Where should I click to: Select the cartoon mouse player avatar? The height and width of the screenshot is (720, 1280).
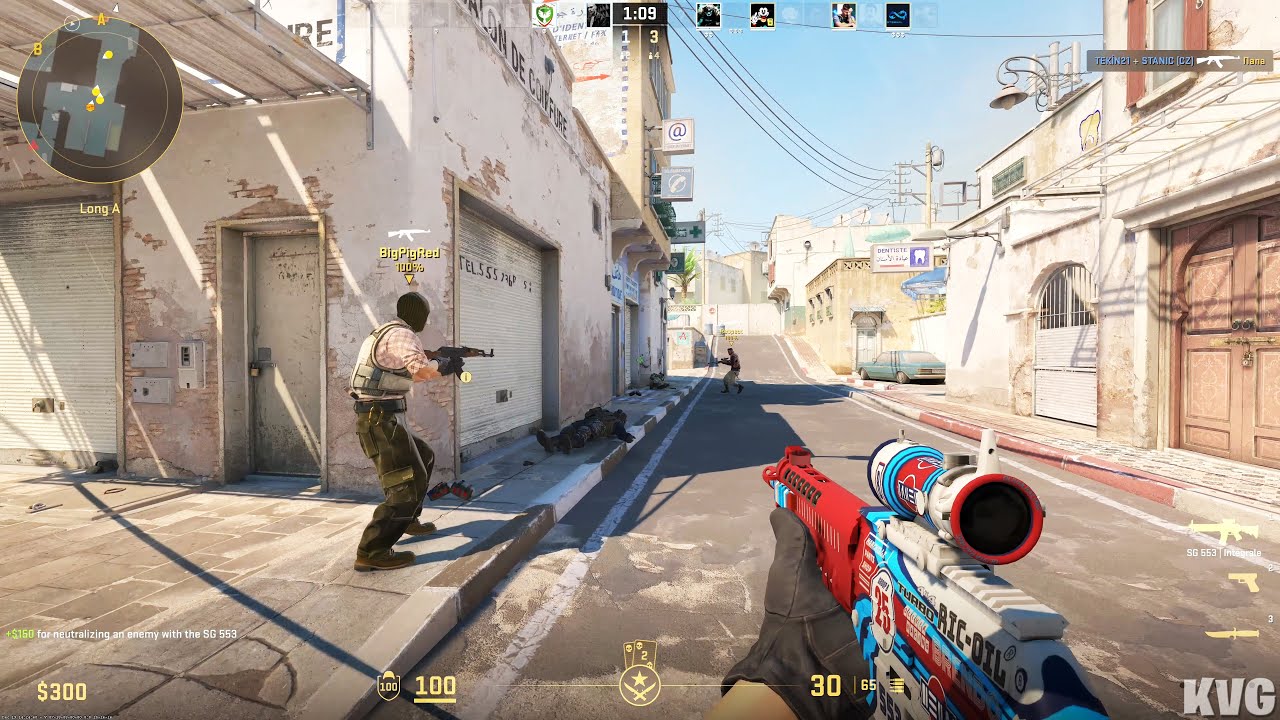pos(762,15)
